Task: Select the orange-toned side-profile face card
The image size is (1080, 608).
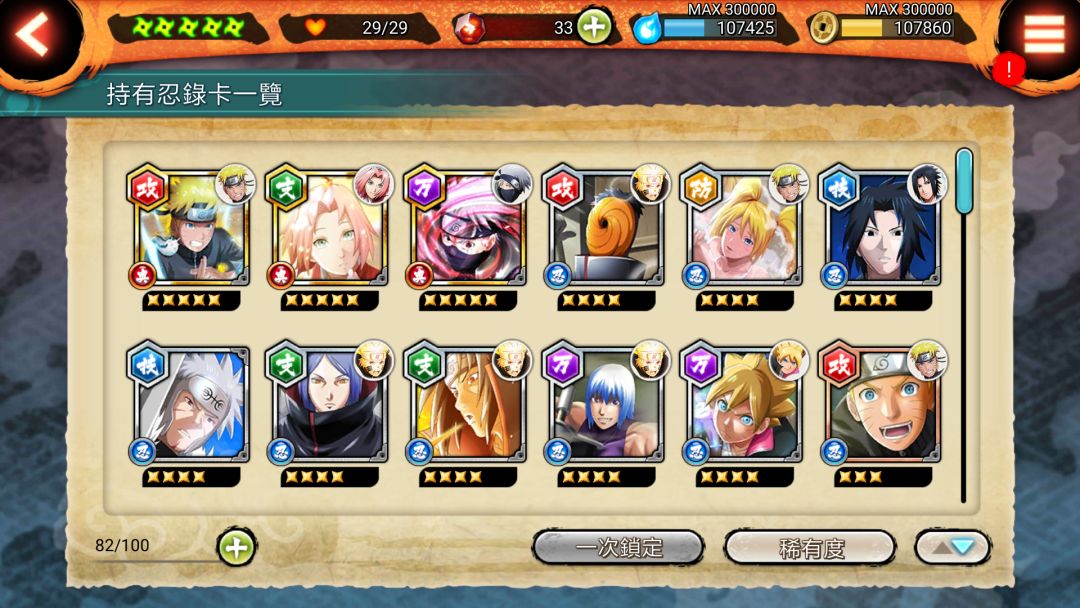Action: [468, 405]
